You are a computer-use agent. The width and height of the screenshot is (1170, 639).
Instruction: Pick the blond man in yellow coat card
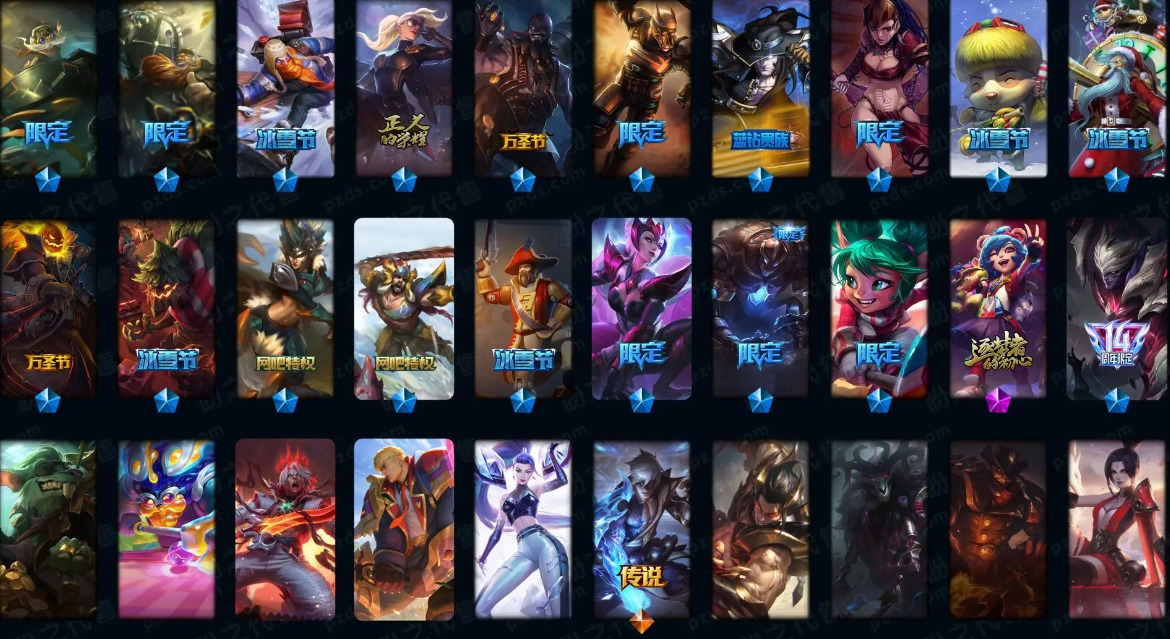click(404, 528)
